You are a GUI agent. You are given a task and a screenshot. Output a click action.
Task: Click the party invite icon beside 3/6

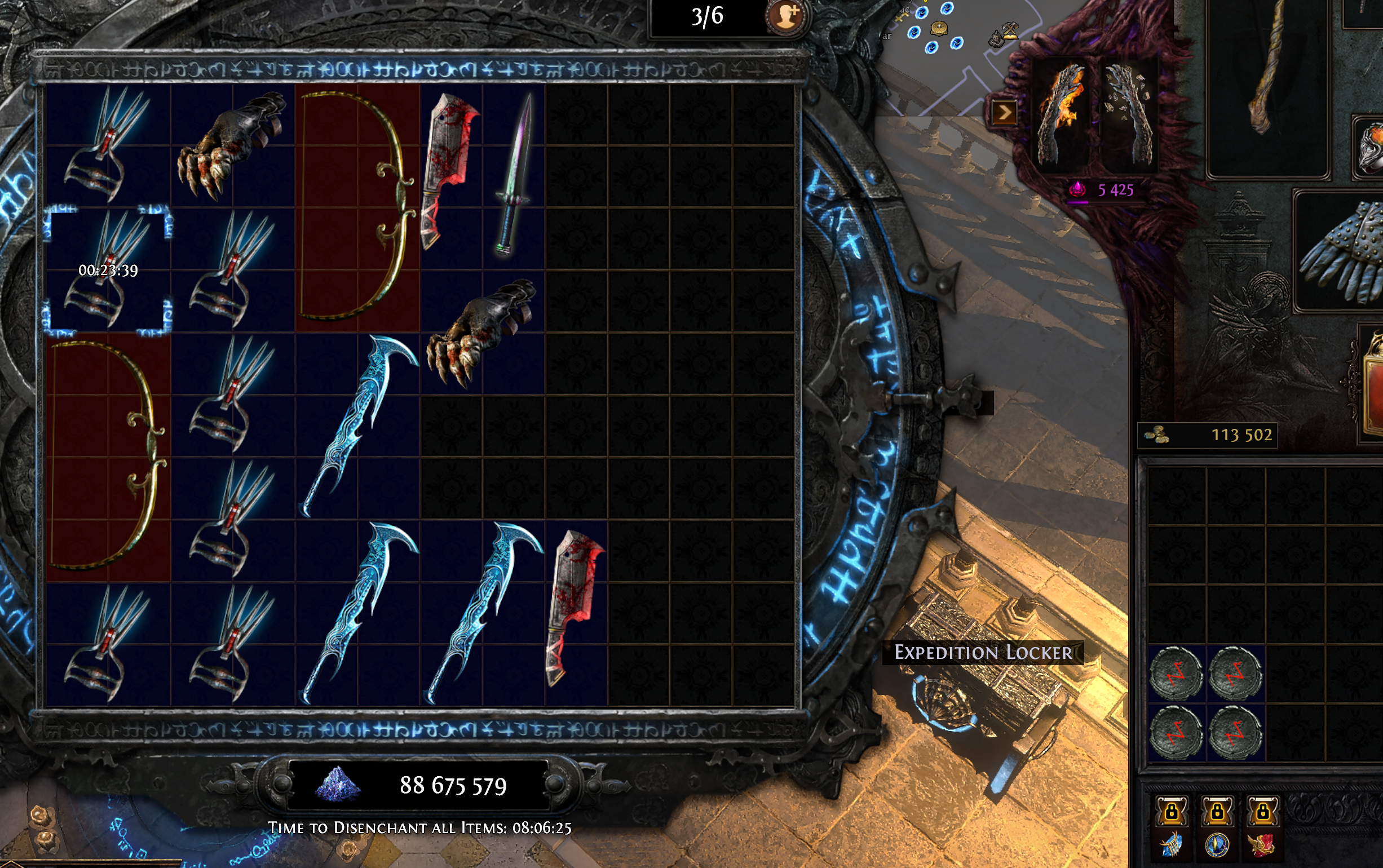pyautogui.click(x=785, y=17)
